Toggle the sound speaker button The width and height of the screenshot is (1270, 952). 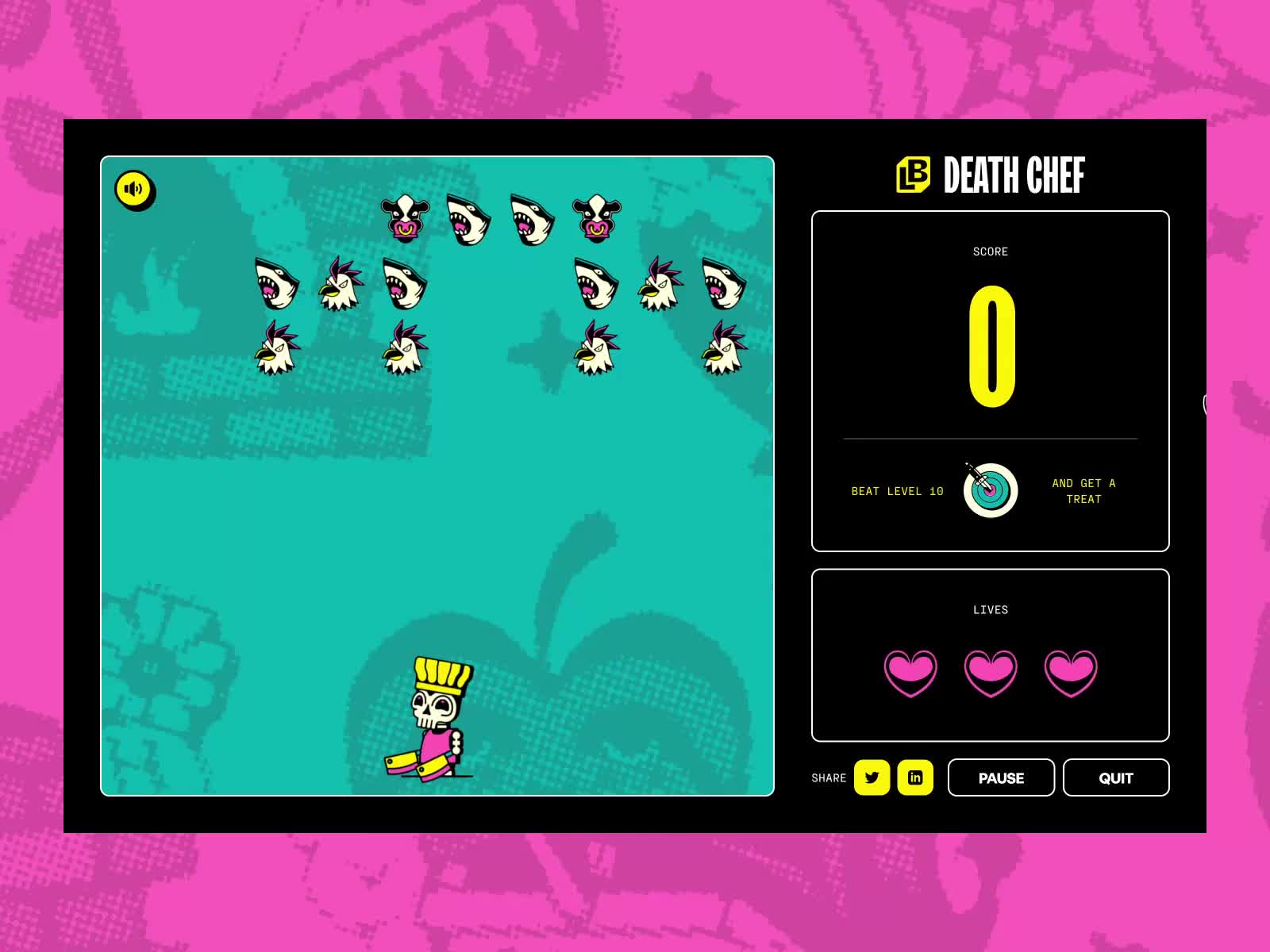[x=134, y=190]
